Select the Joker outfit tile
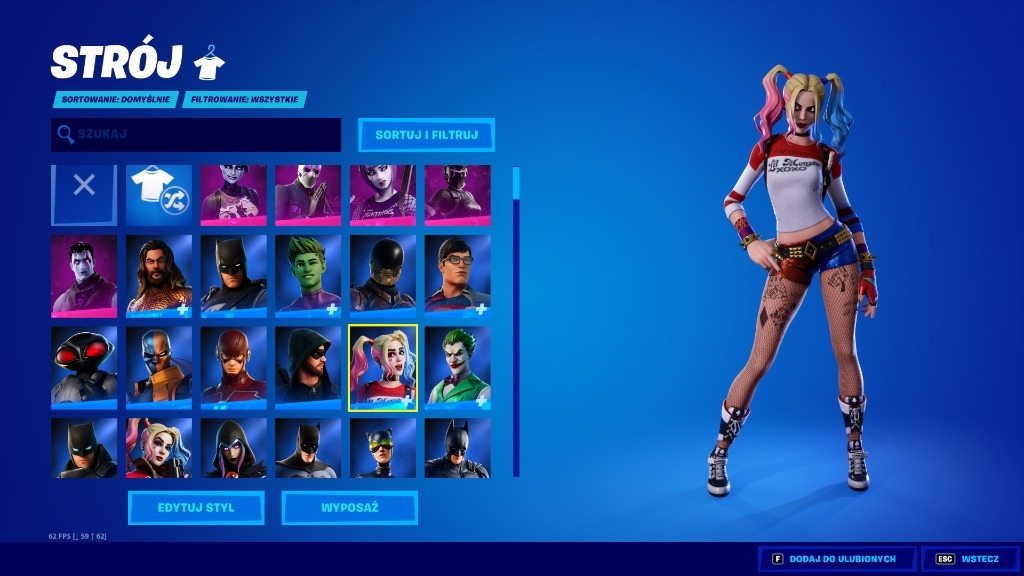Image resolution: width=1024 pixels, height=576 pixels. (x=457, y=366)
